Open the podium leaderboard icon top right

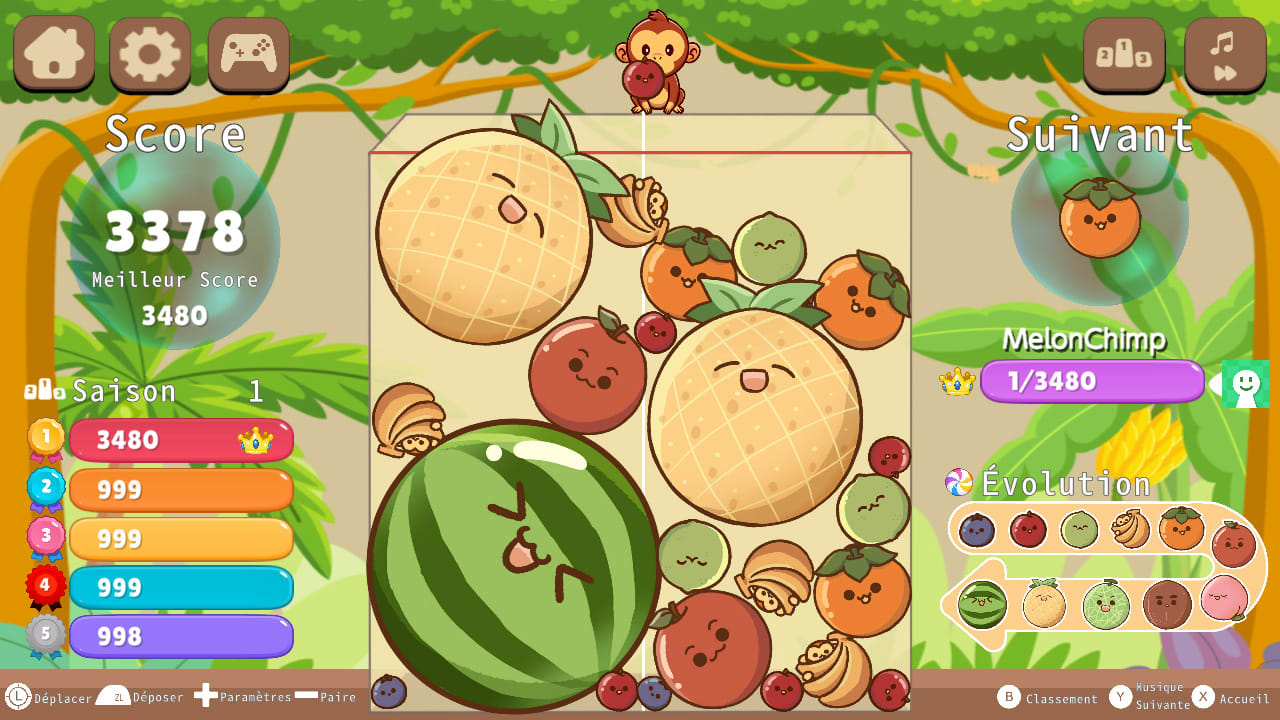pos(1124,55)
